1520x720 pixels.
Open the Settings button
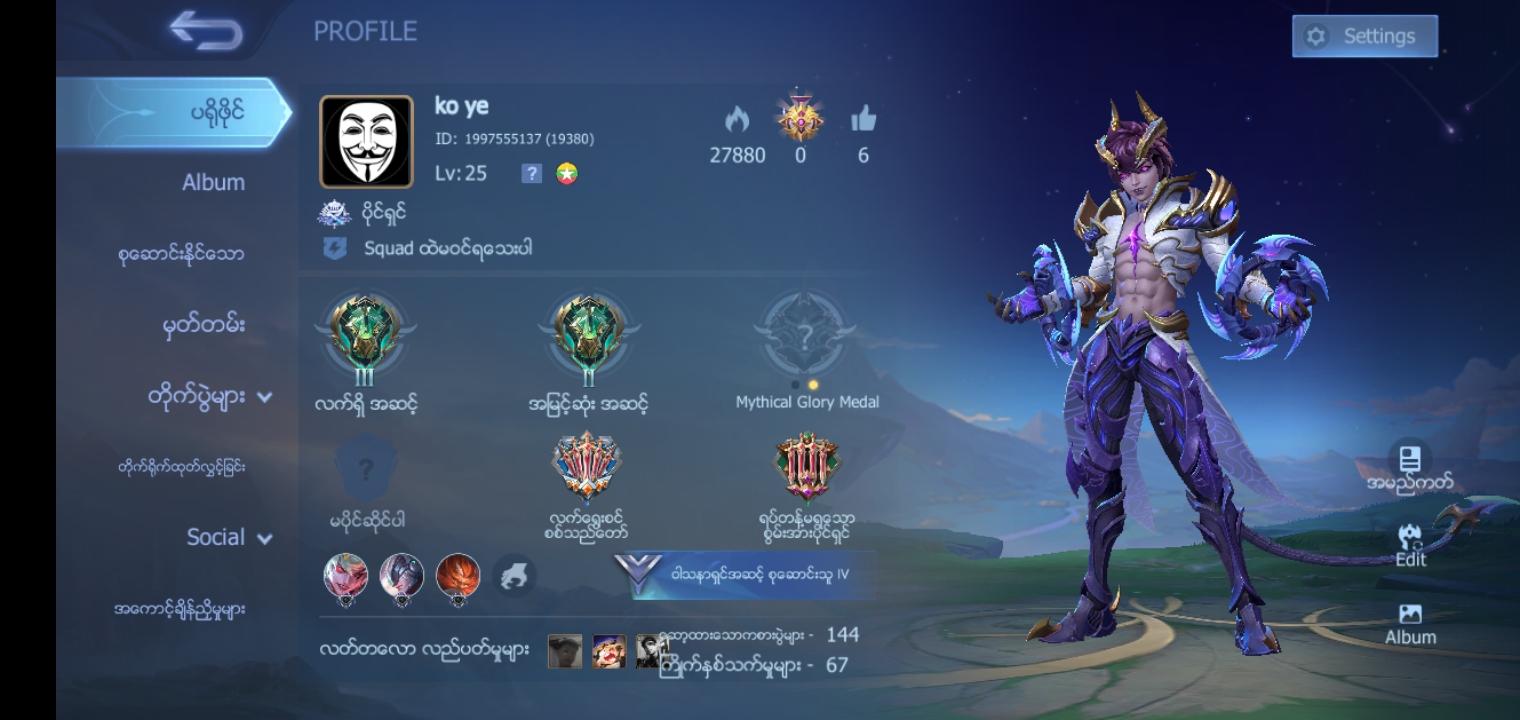(x=1364, y=35)
